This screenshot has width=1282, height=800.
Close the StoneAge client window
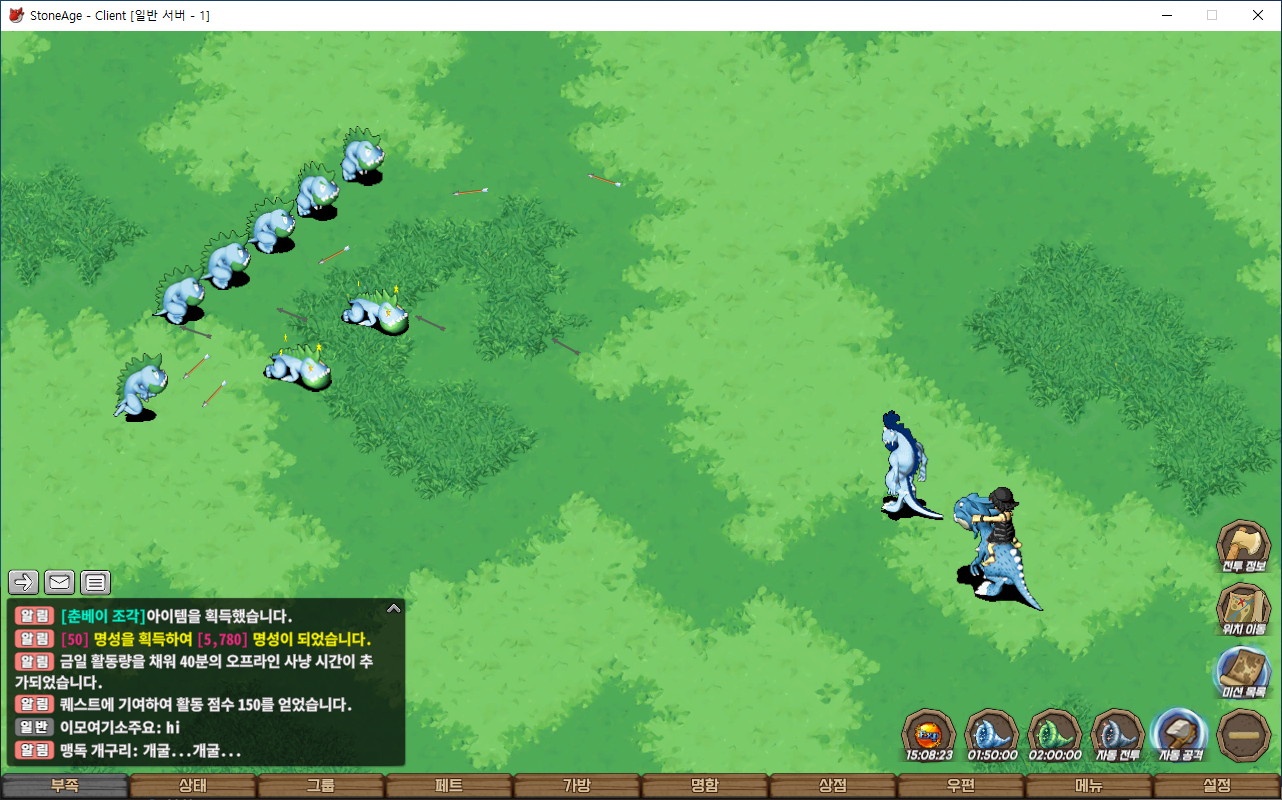1258,15
